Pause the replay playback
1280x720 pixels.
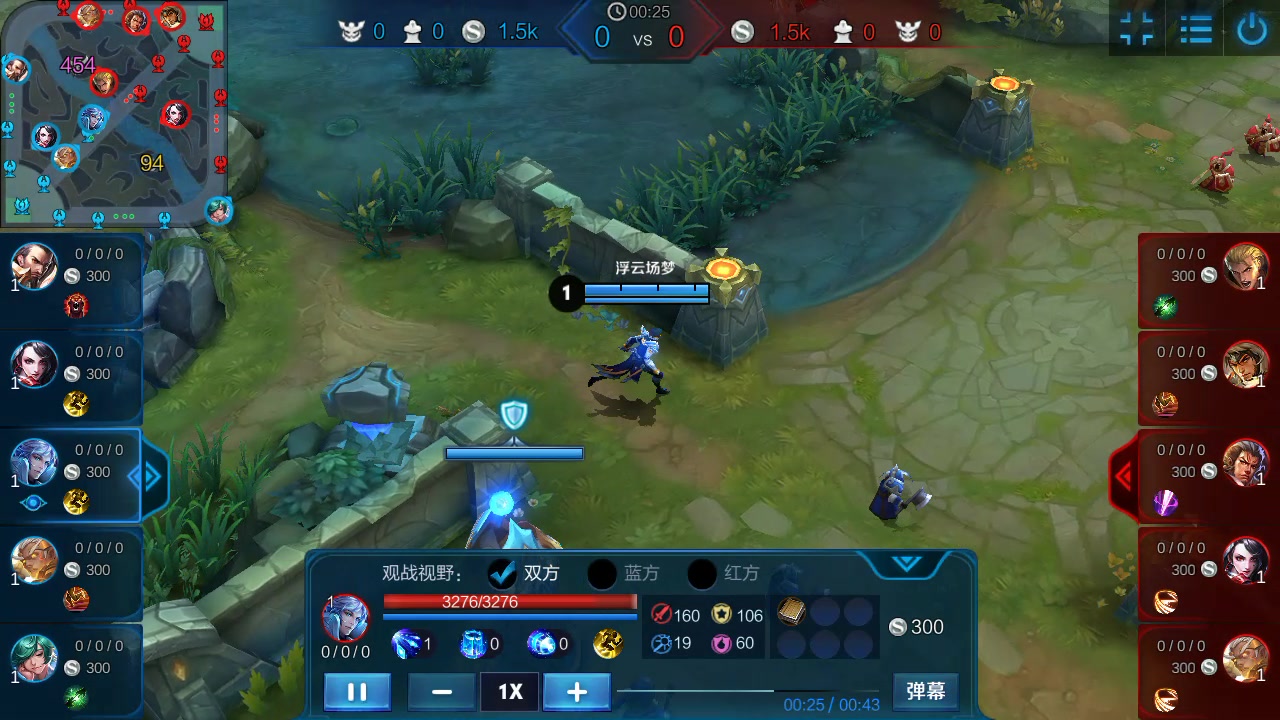click(357, 692)
